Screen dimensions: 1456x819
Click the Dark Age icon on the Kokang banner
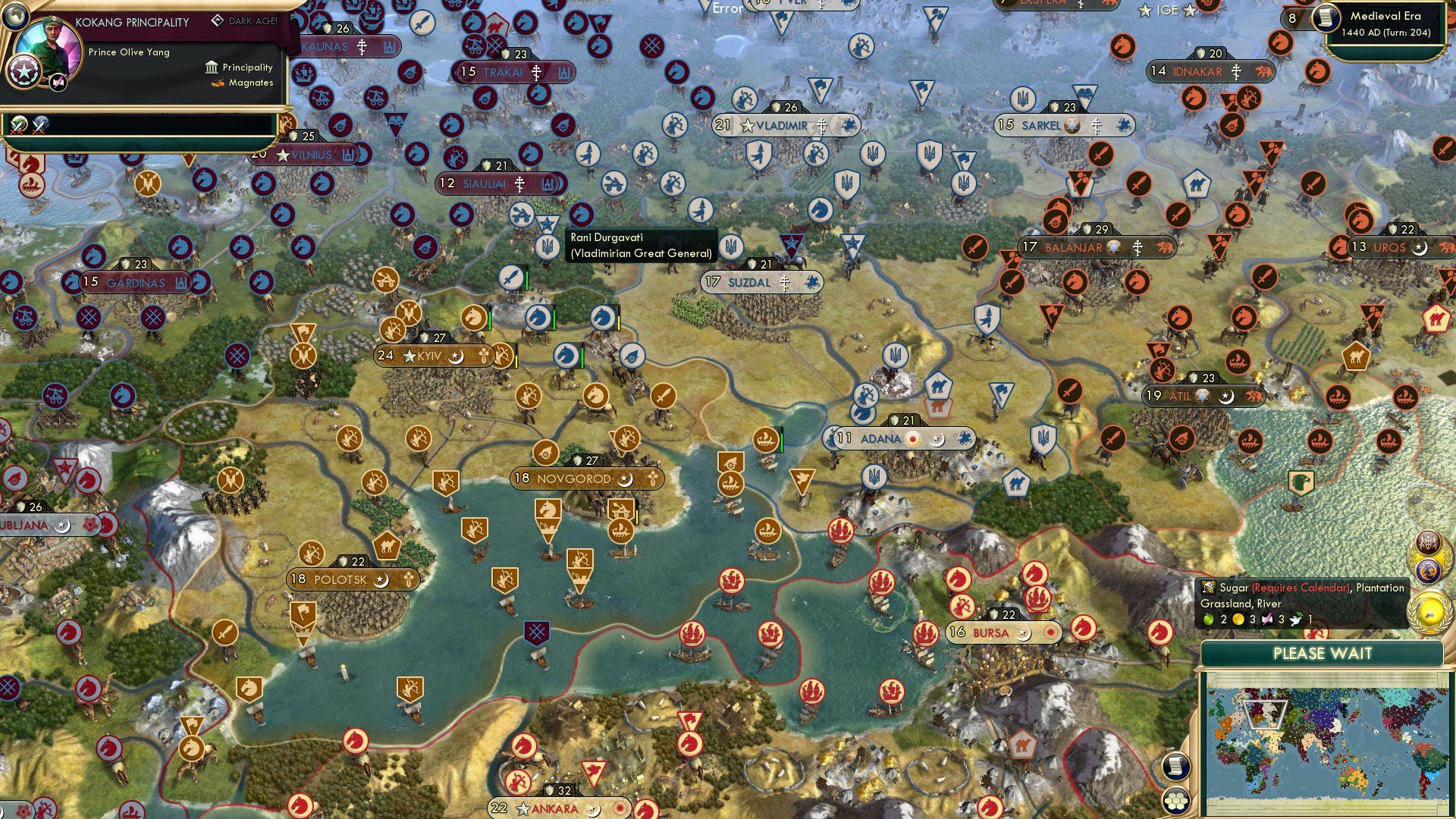click(218, 20)
